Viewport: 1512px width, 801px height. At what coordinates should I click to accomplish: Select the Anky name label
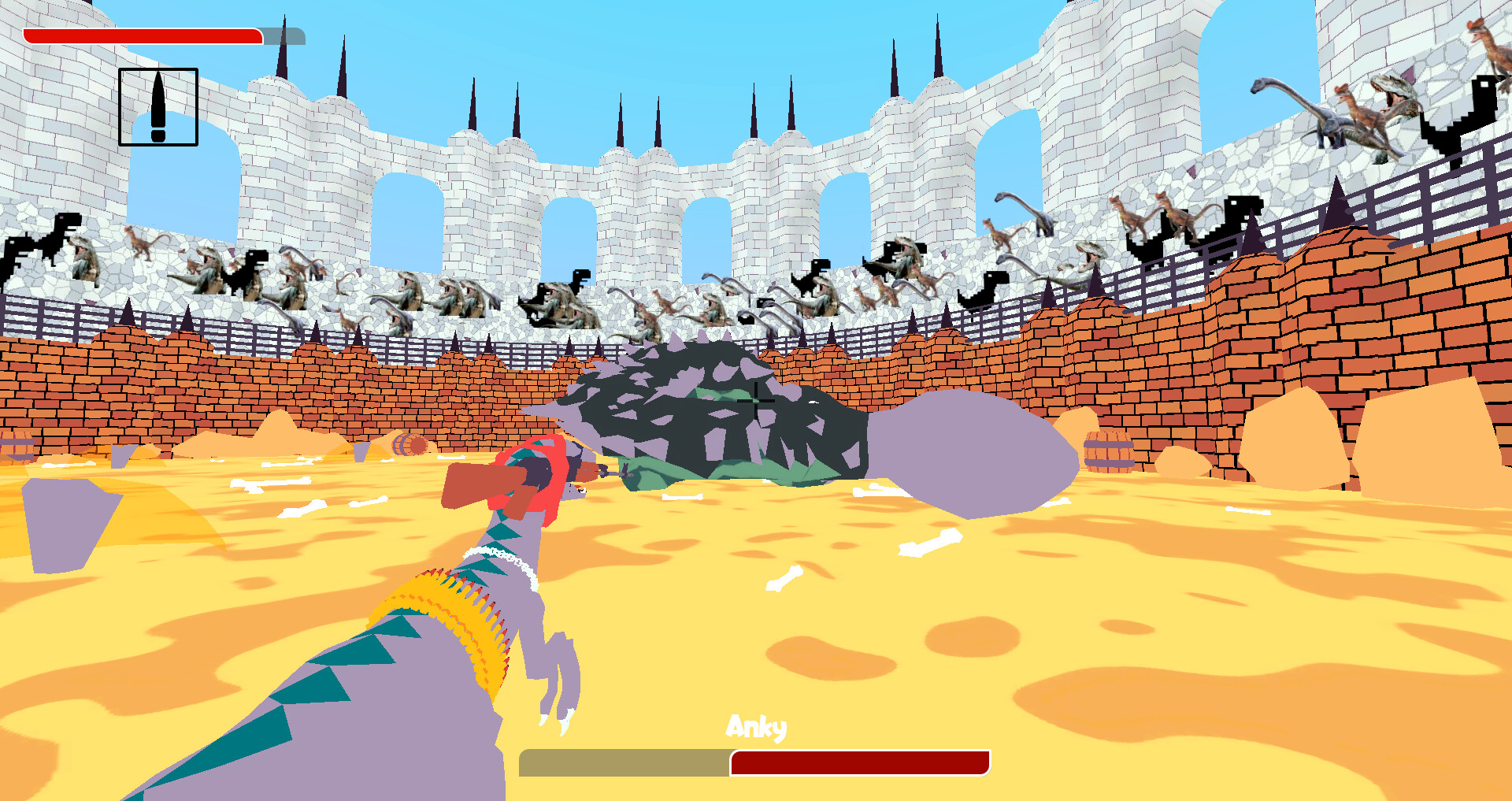point(757,728)
